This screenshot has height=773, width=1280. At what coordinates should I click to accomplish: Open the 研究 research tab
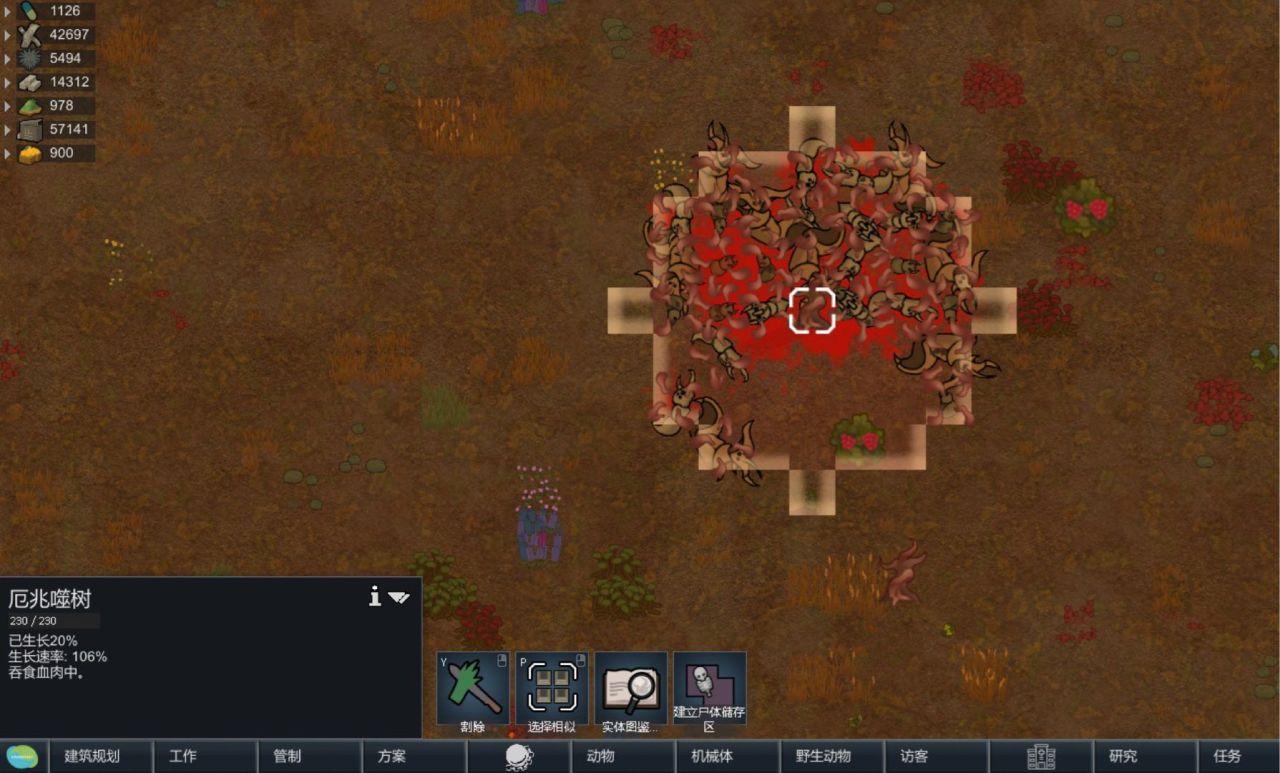(x=1123, y=756)
